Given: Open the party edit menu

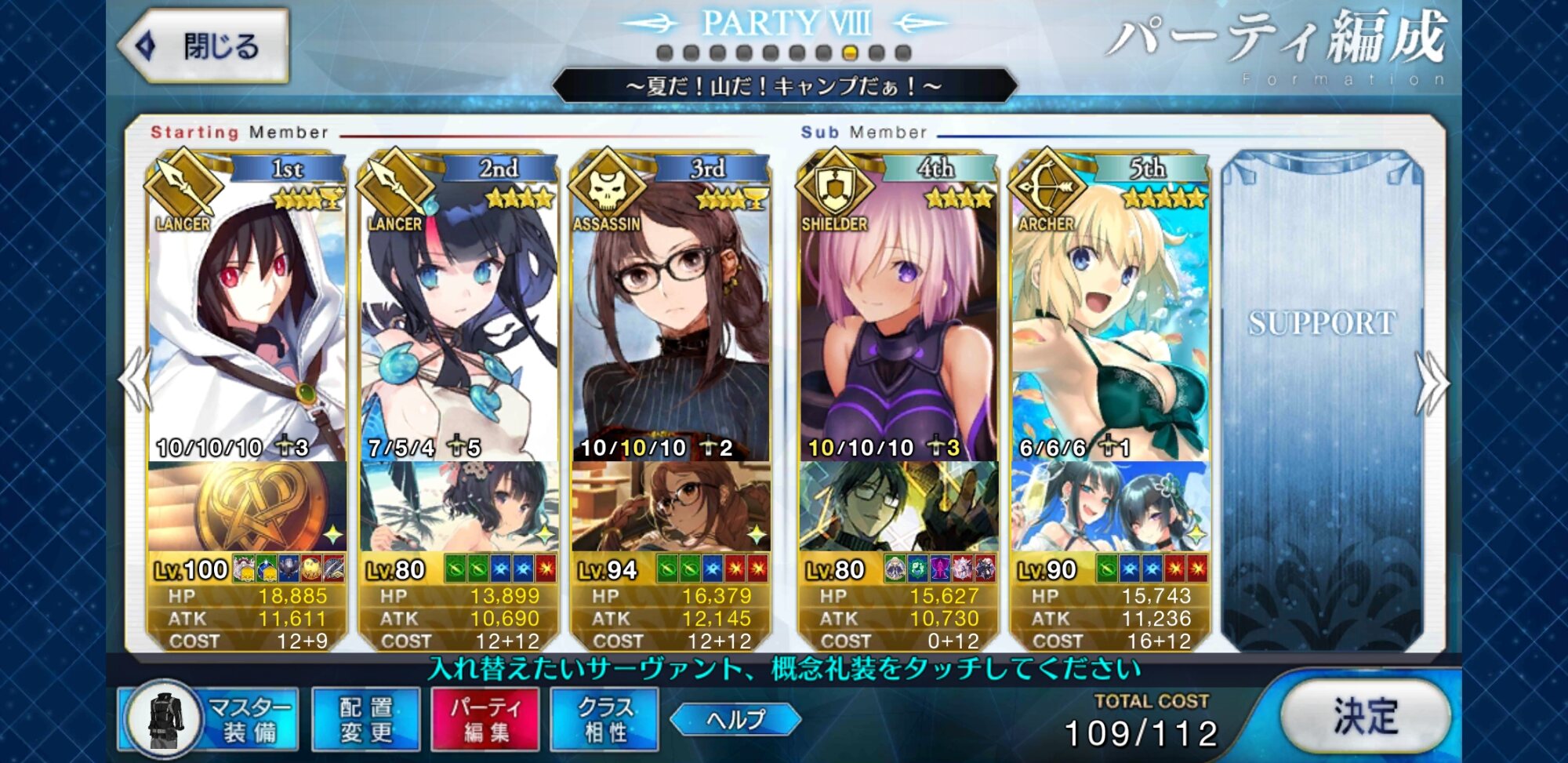Looking at the screenshot, I should coord(485,718).
